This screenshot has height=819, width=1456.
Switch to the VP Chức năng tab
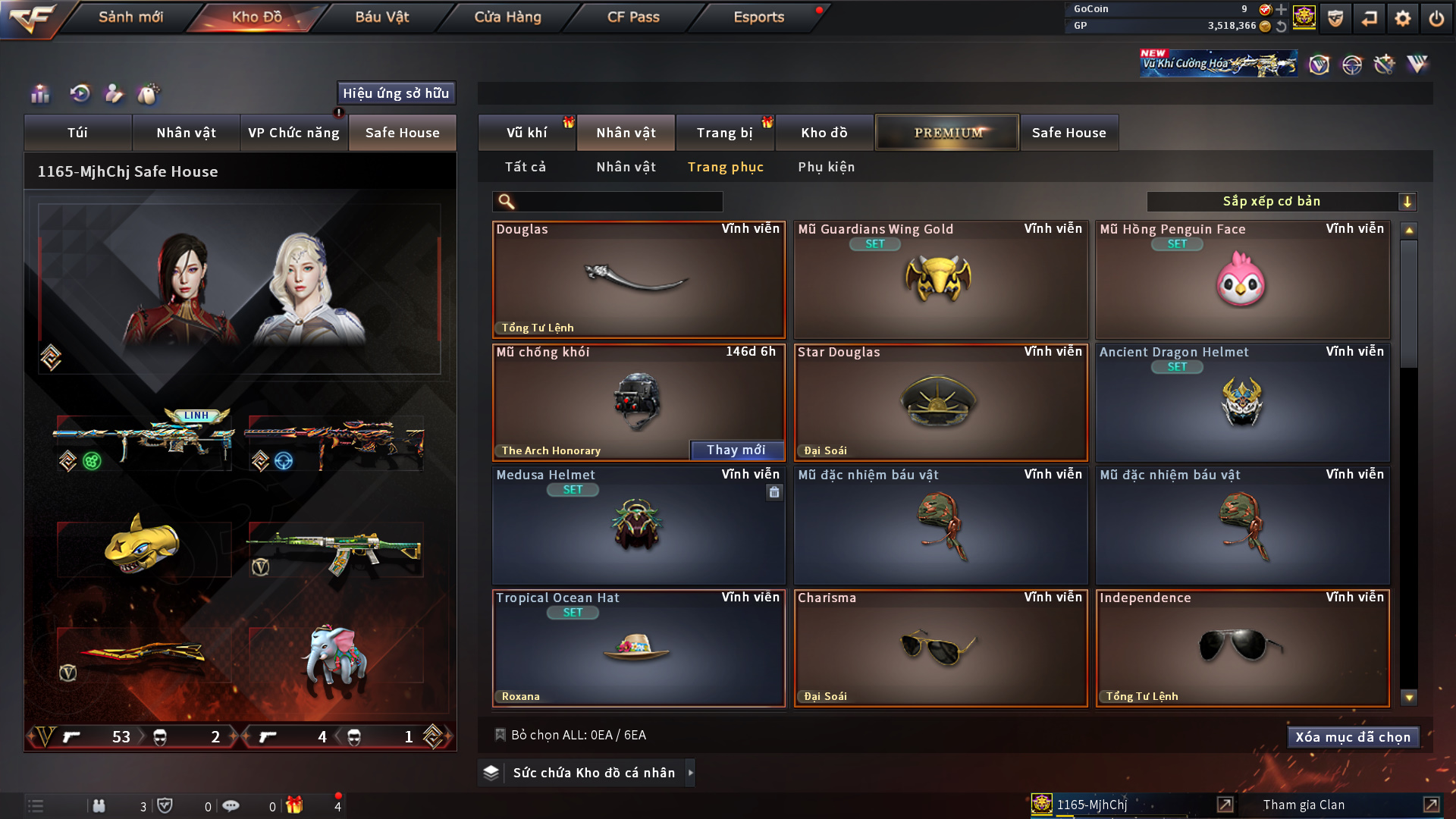click(x=293, y=133)
